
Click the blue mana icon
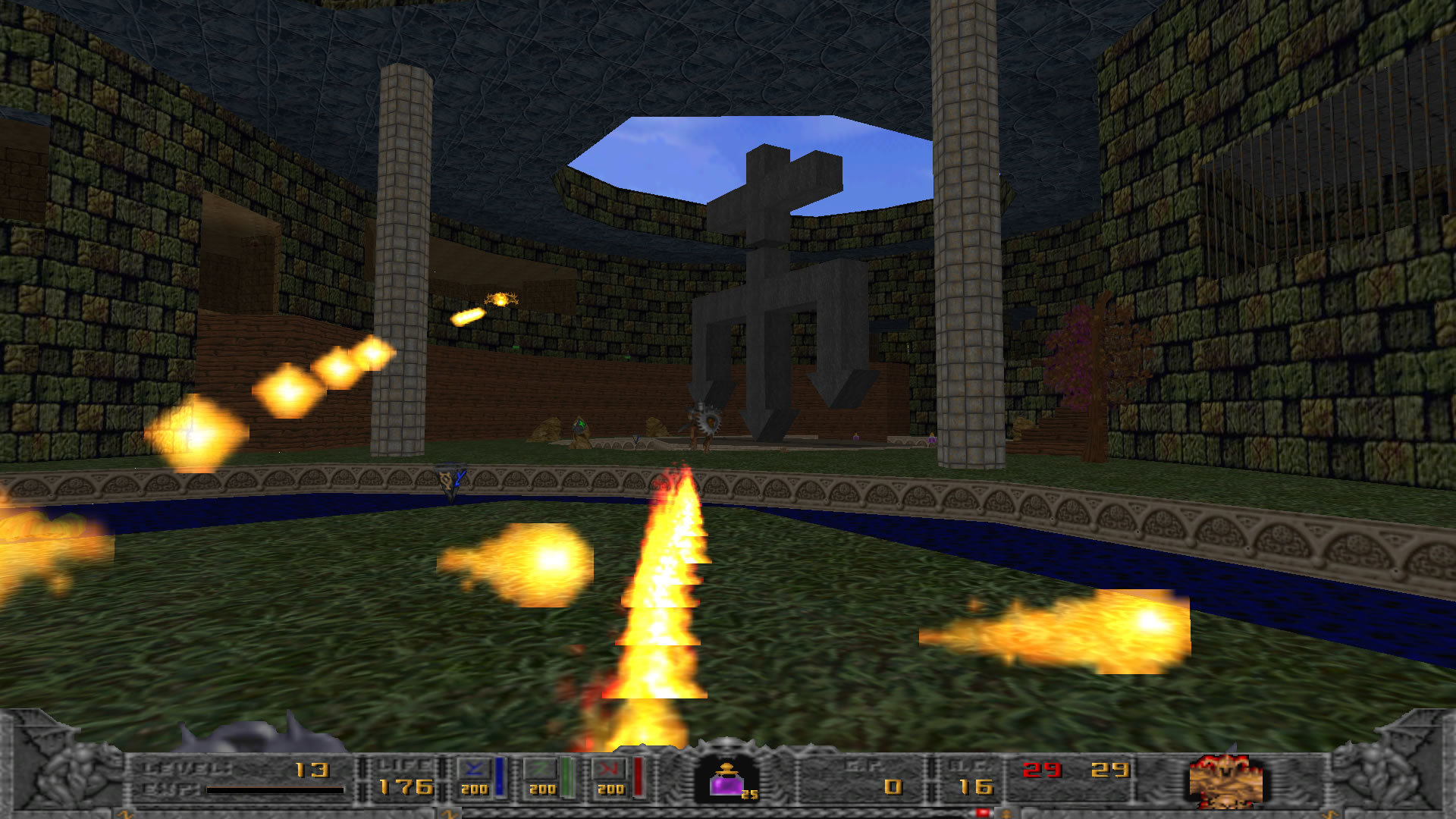tap(475, 769)
